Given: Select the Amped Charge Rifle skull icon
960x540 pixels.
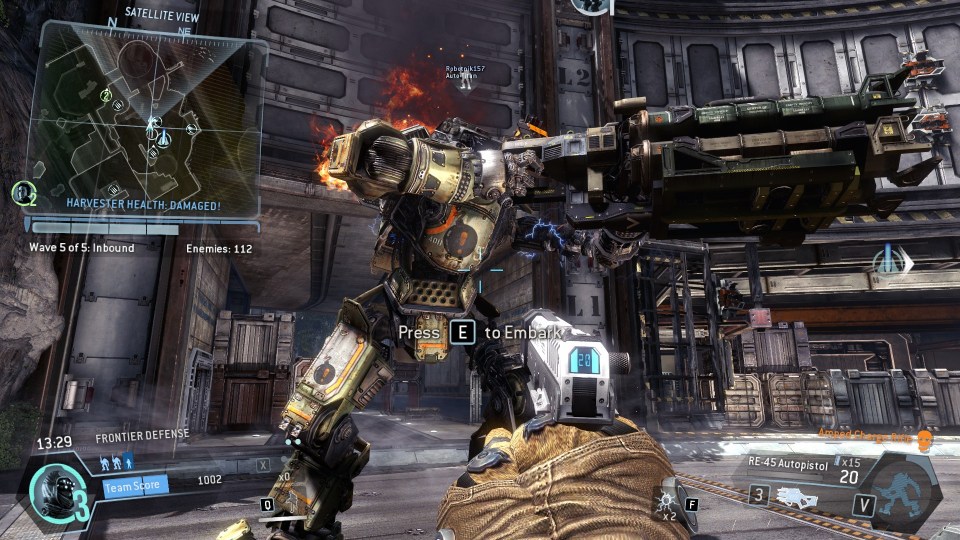Looking at the screenshot, I should point(922,440).
